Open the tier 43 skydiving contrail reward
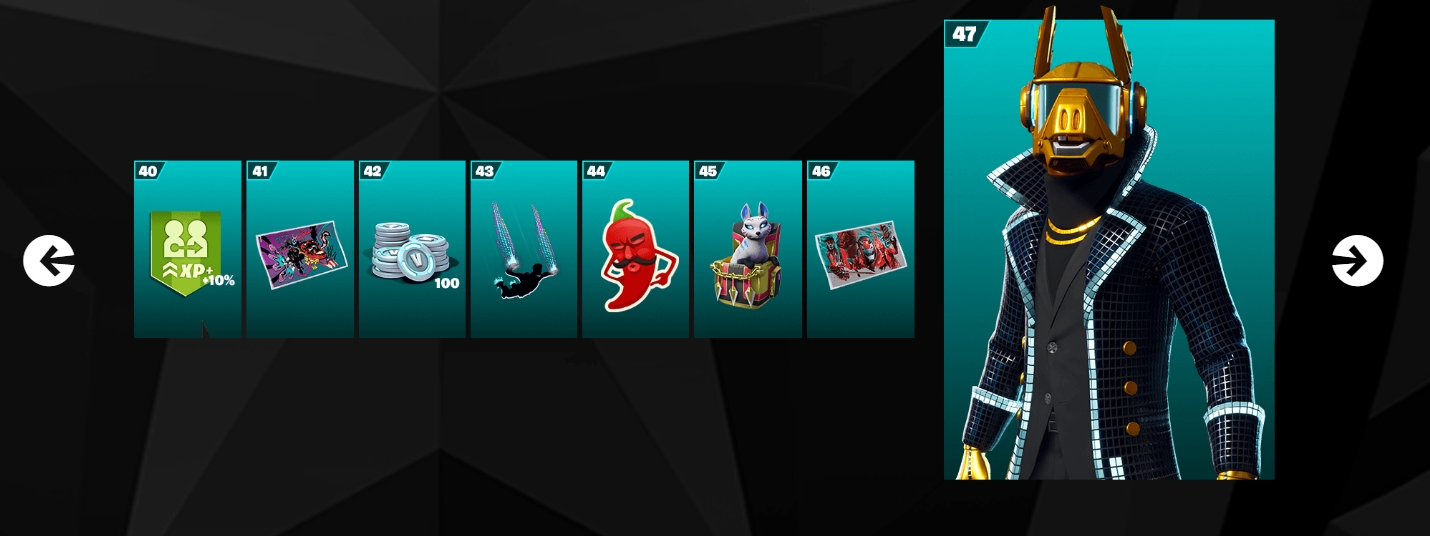Viewport: 1430px width, 536px height. (524, 250)
